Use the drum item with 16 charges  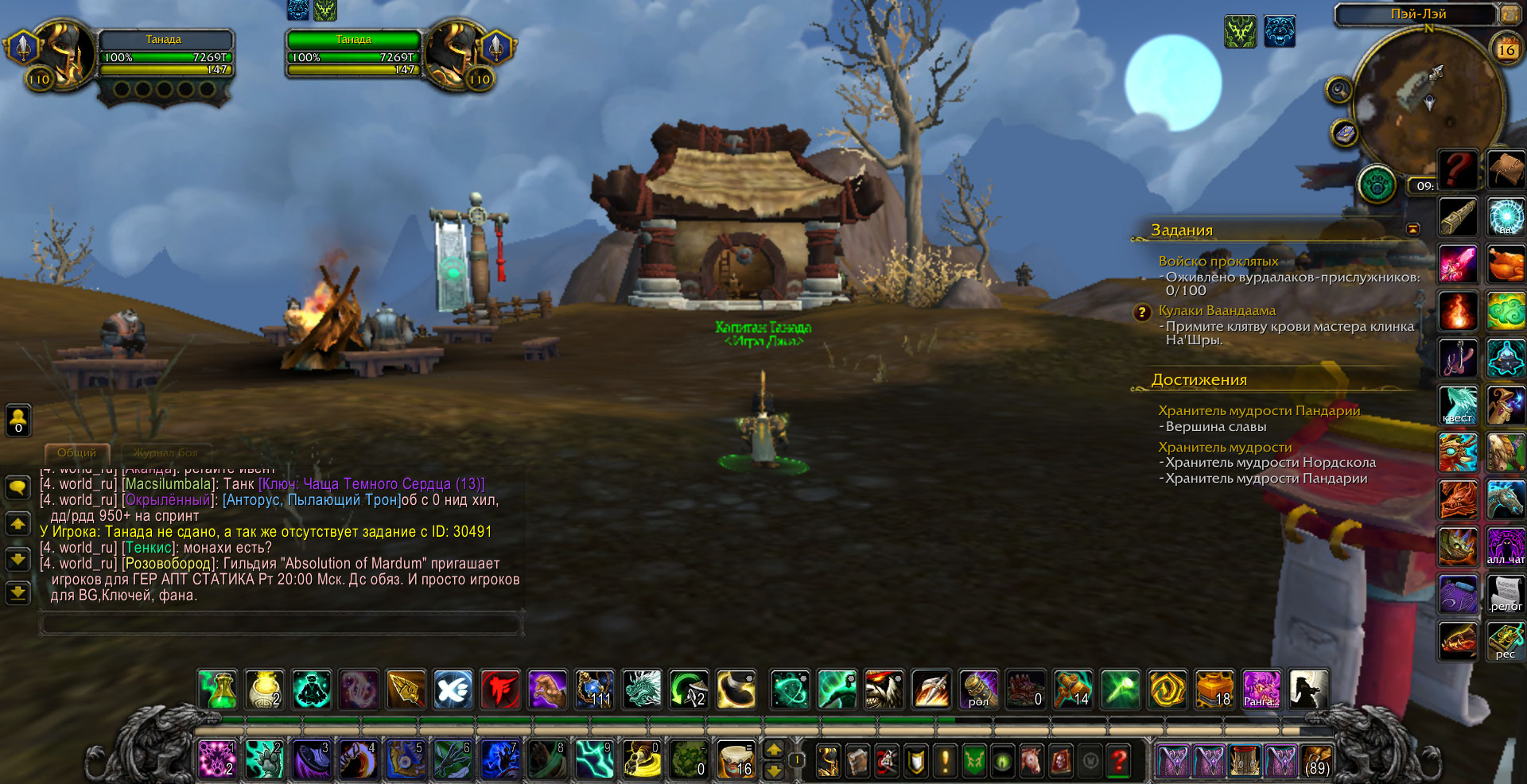[x=736, y=760]
